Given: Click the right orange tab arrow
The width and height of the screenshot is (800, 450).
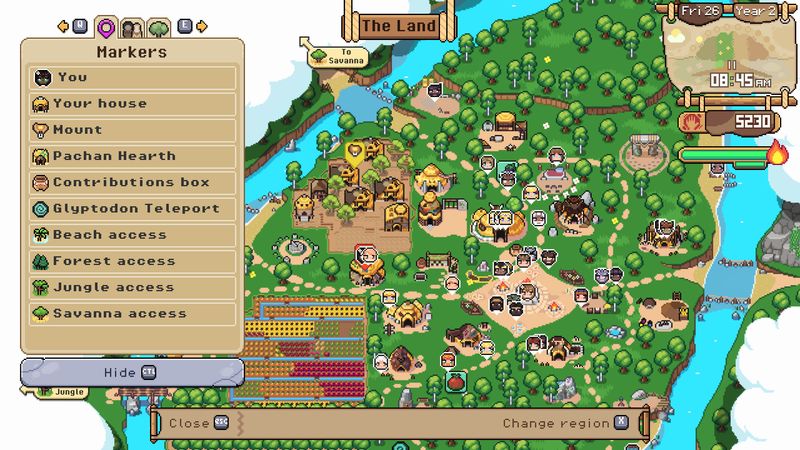Looking at the screenshot, I should pyautogui.click(x=203, y=26).
